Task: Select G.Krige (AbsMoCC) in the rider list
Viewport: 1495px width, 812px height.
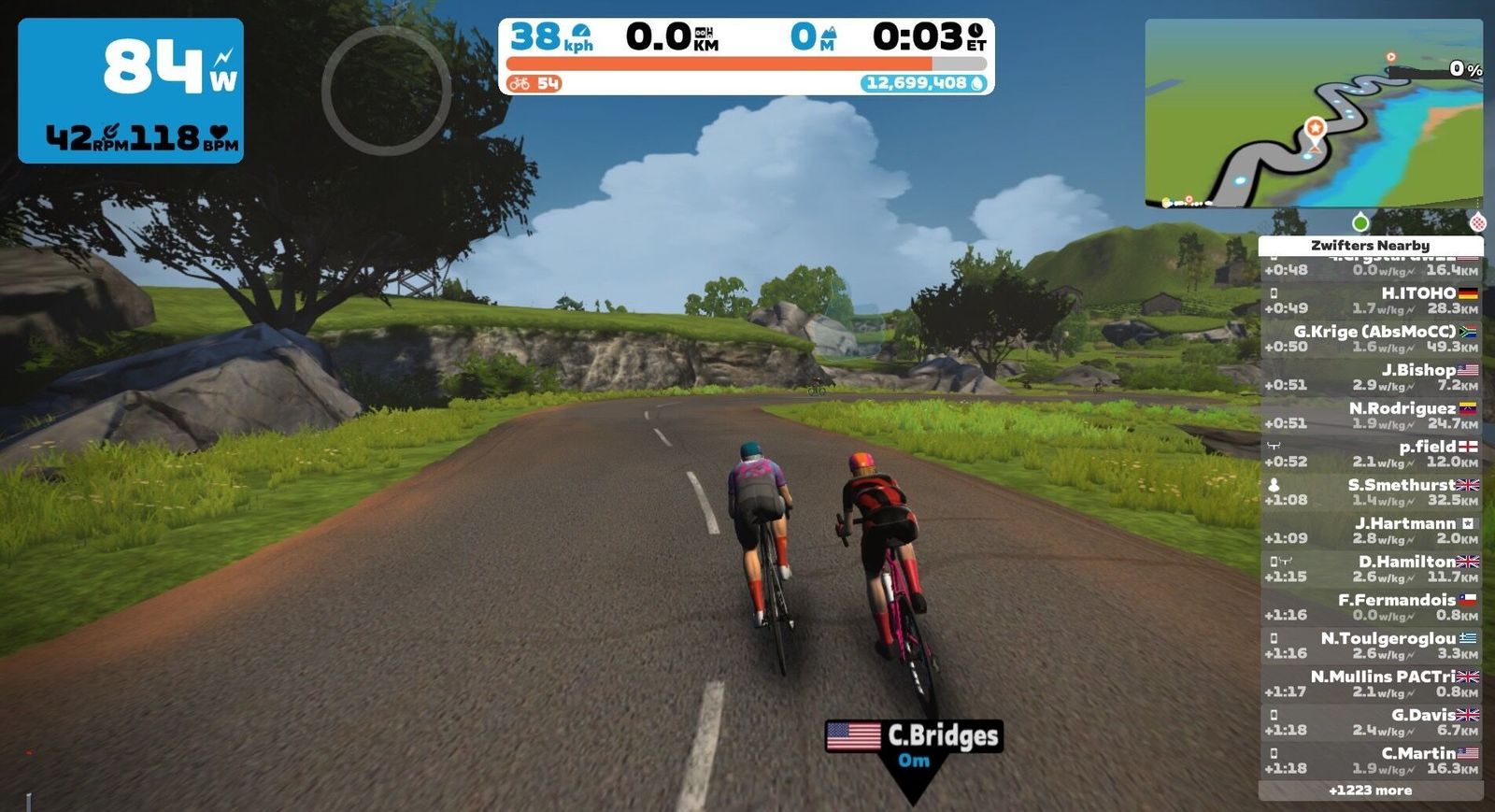Action: (1371, 338)
